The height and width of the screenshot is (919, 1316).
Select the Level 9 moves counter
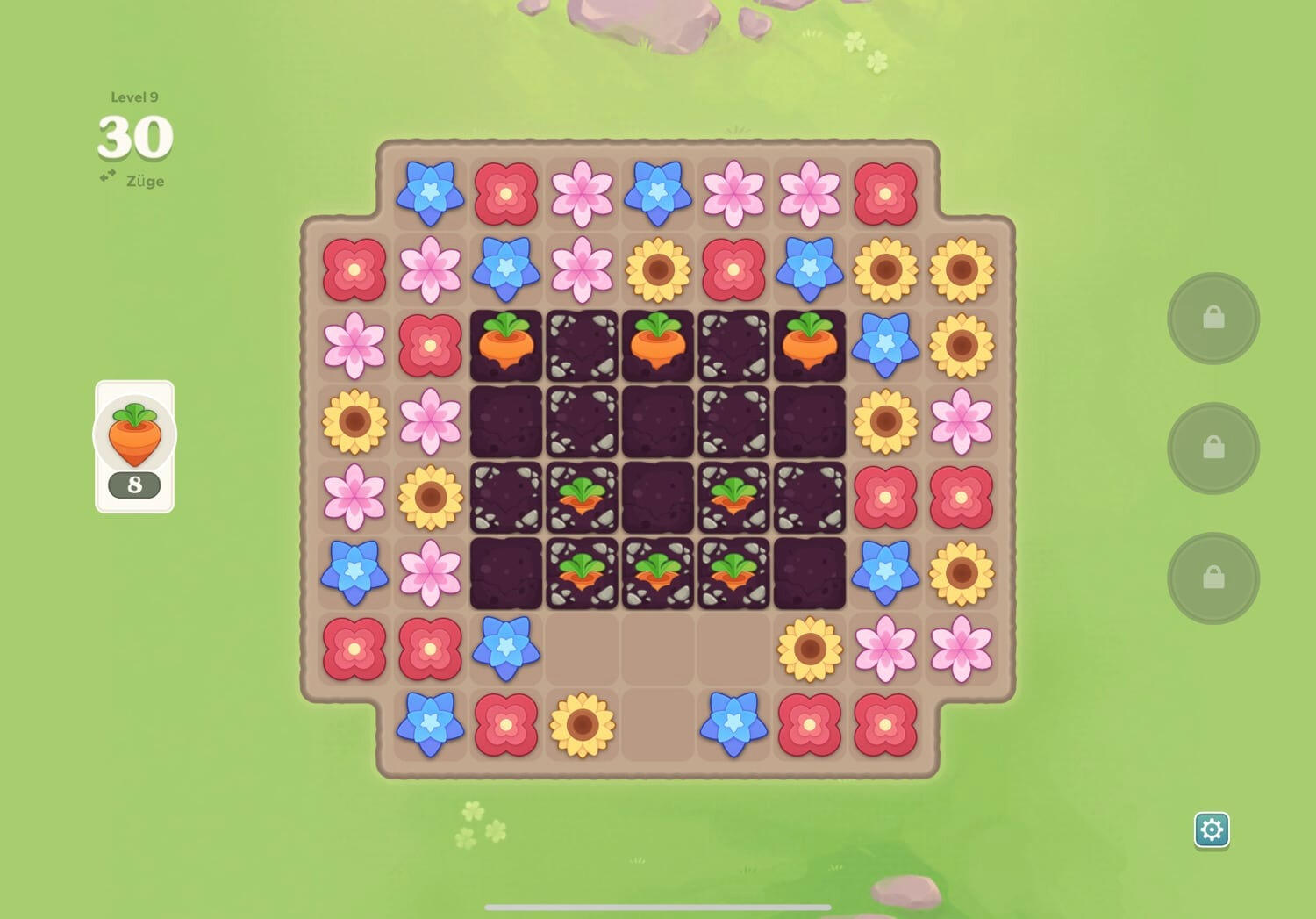133,139
